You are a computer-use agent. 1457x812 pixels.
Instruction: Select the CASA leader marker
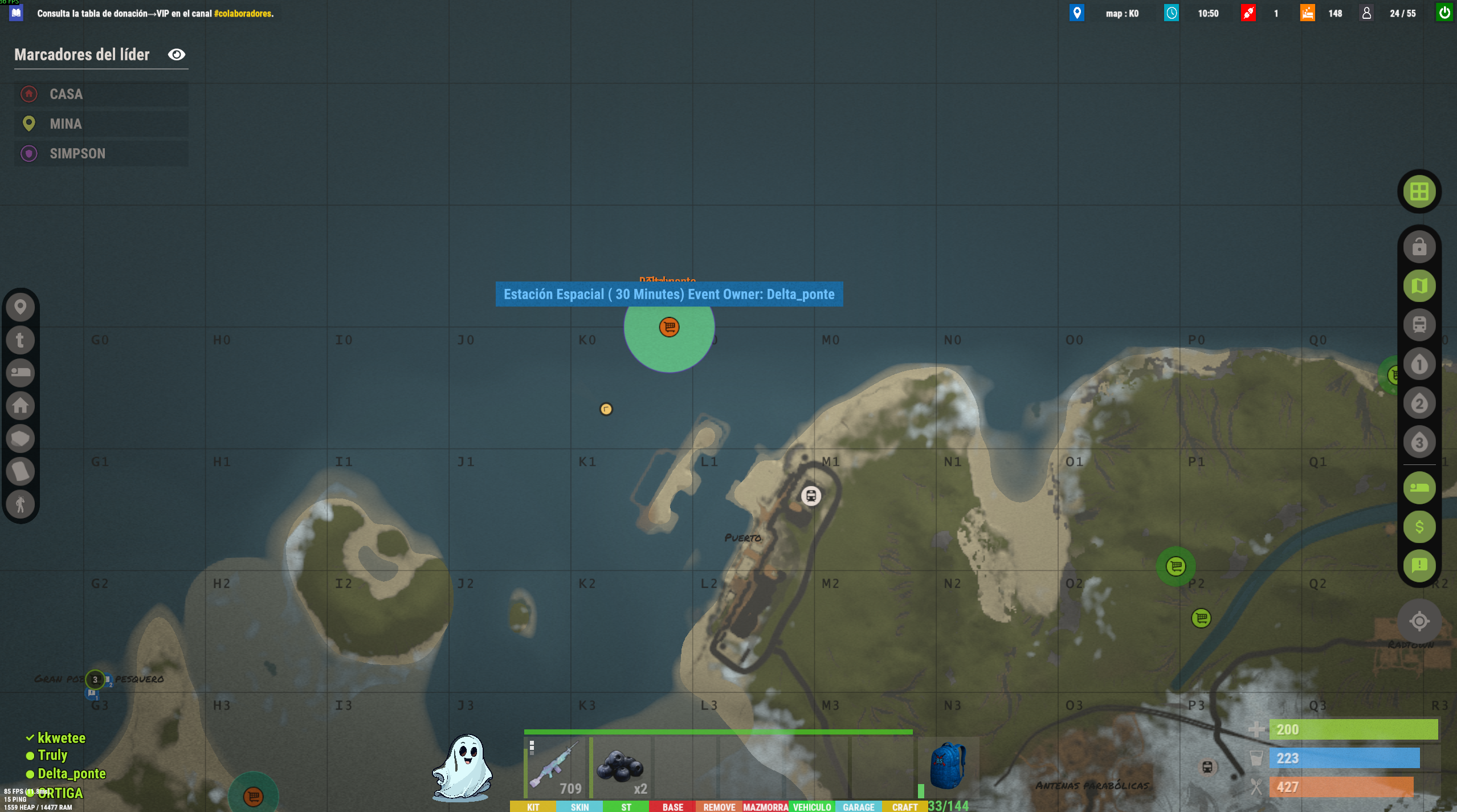pos(101,94)
